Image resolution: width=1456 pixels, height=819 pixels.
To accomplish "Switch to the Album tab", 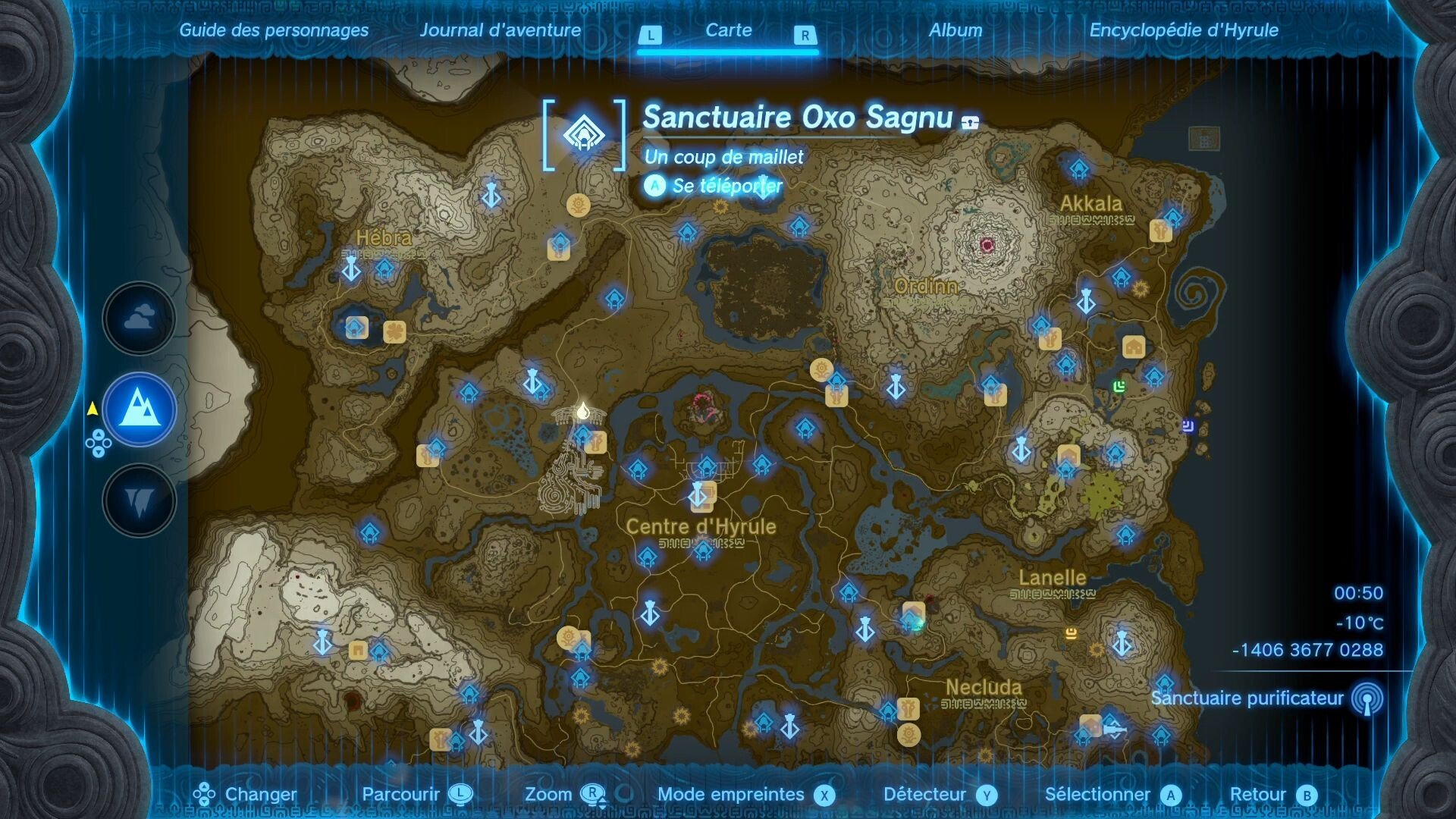I will [955, 30].
